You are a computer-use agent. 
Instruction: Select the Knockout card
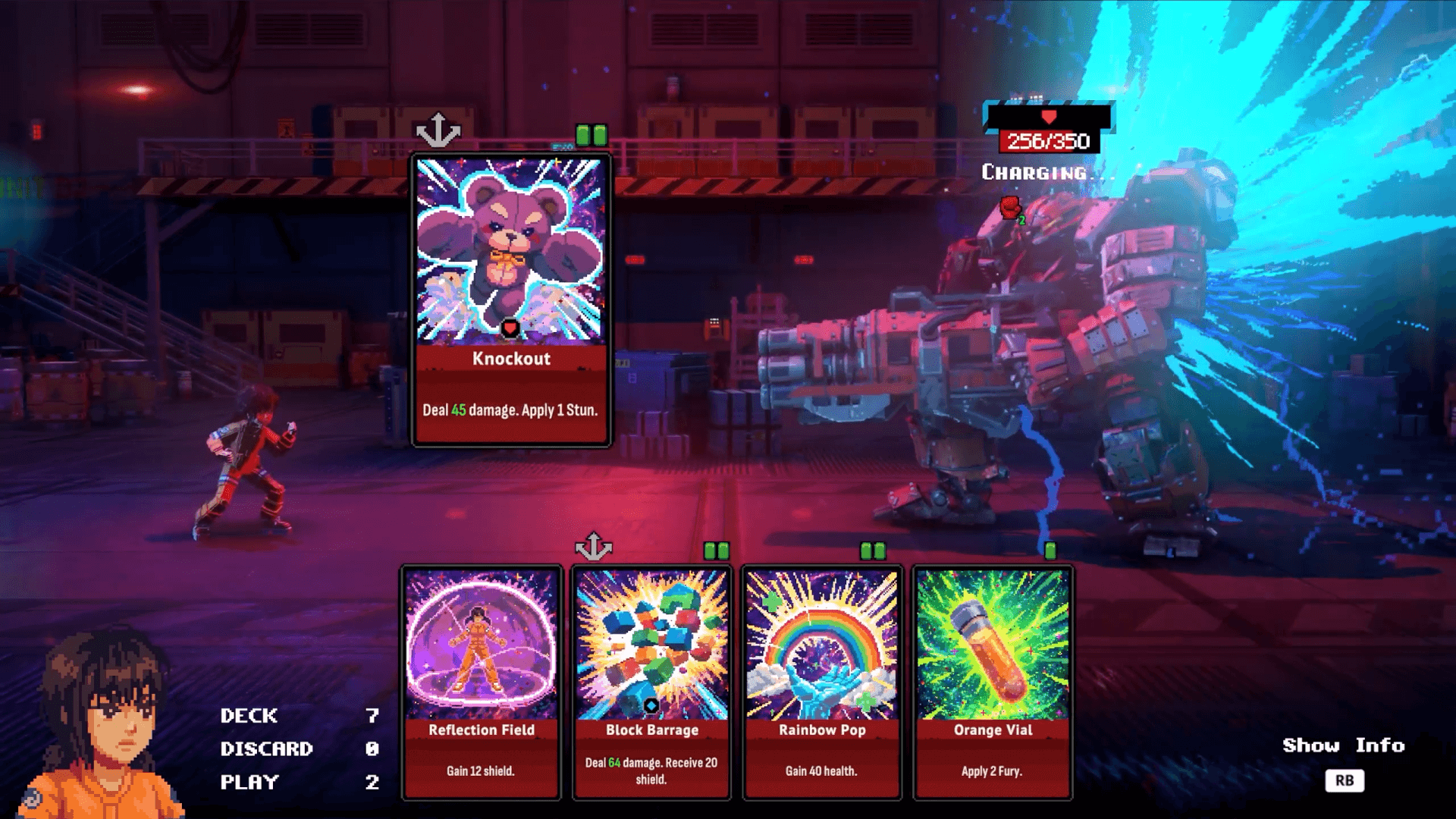tap(511, 300)
